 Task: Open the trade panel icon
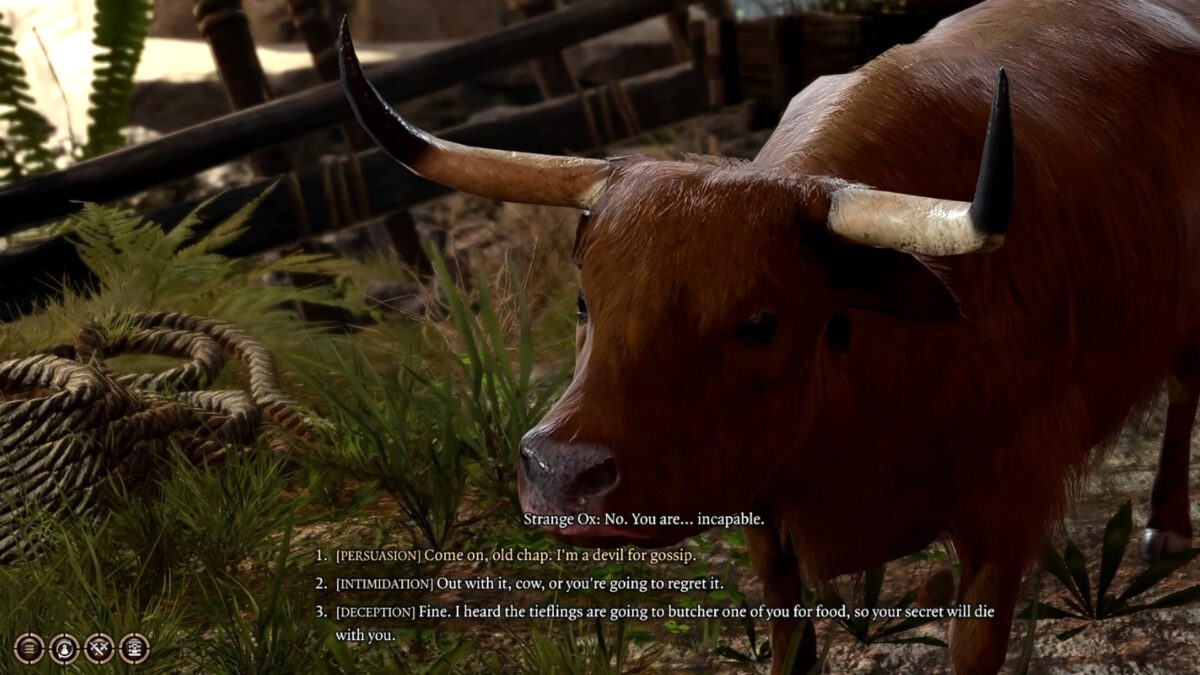(134, 648)
